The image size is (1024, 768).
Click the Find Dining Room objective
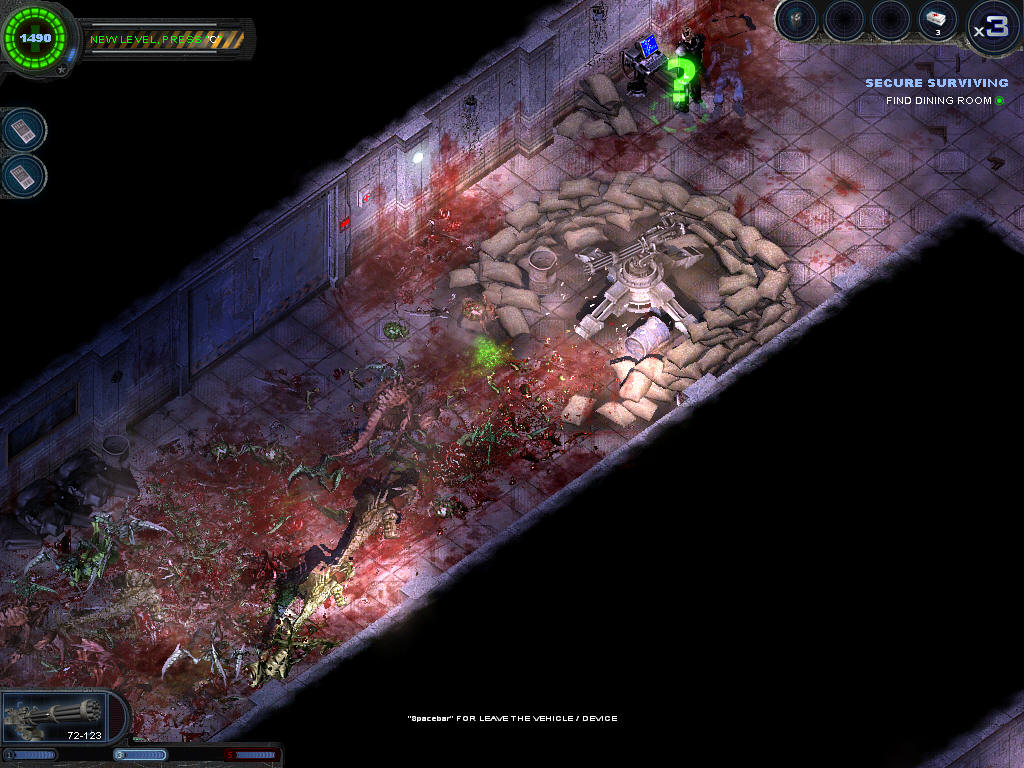coord(938,101)
